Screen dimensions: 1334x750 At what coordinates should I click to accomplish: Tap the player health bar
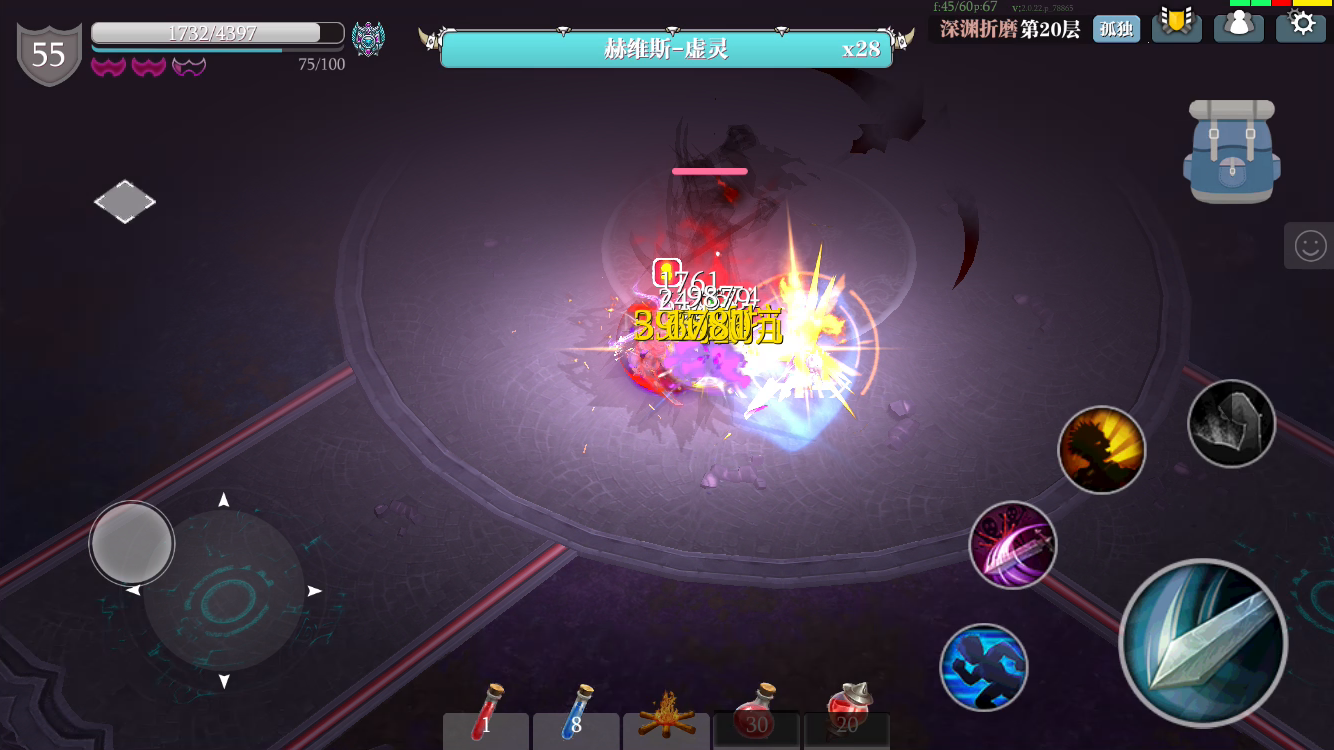click(x=215, y=31)
